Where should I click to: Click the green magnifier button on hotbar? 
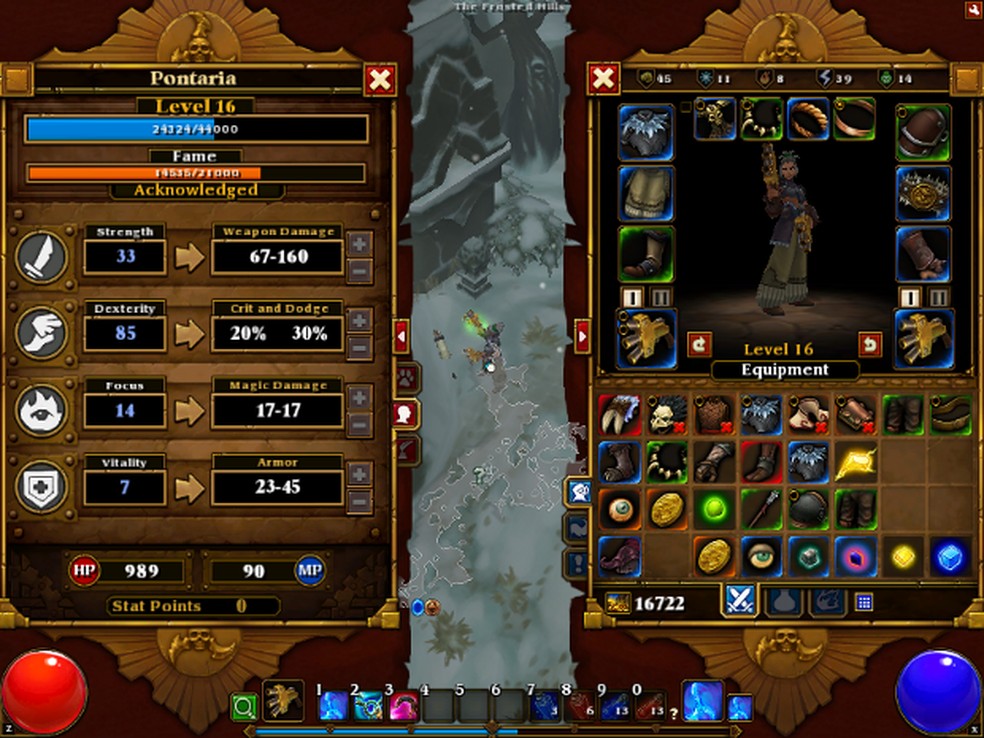click(244, 708)
